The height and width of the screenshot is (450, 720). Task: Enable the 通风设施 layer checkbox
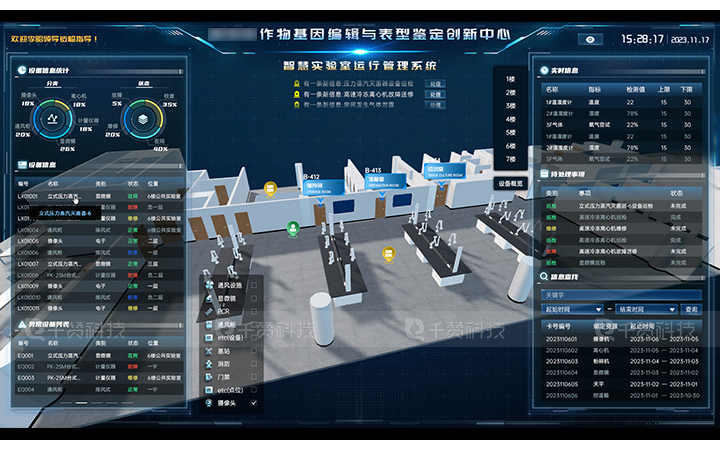point(254,285)
